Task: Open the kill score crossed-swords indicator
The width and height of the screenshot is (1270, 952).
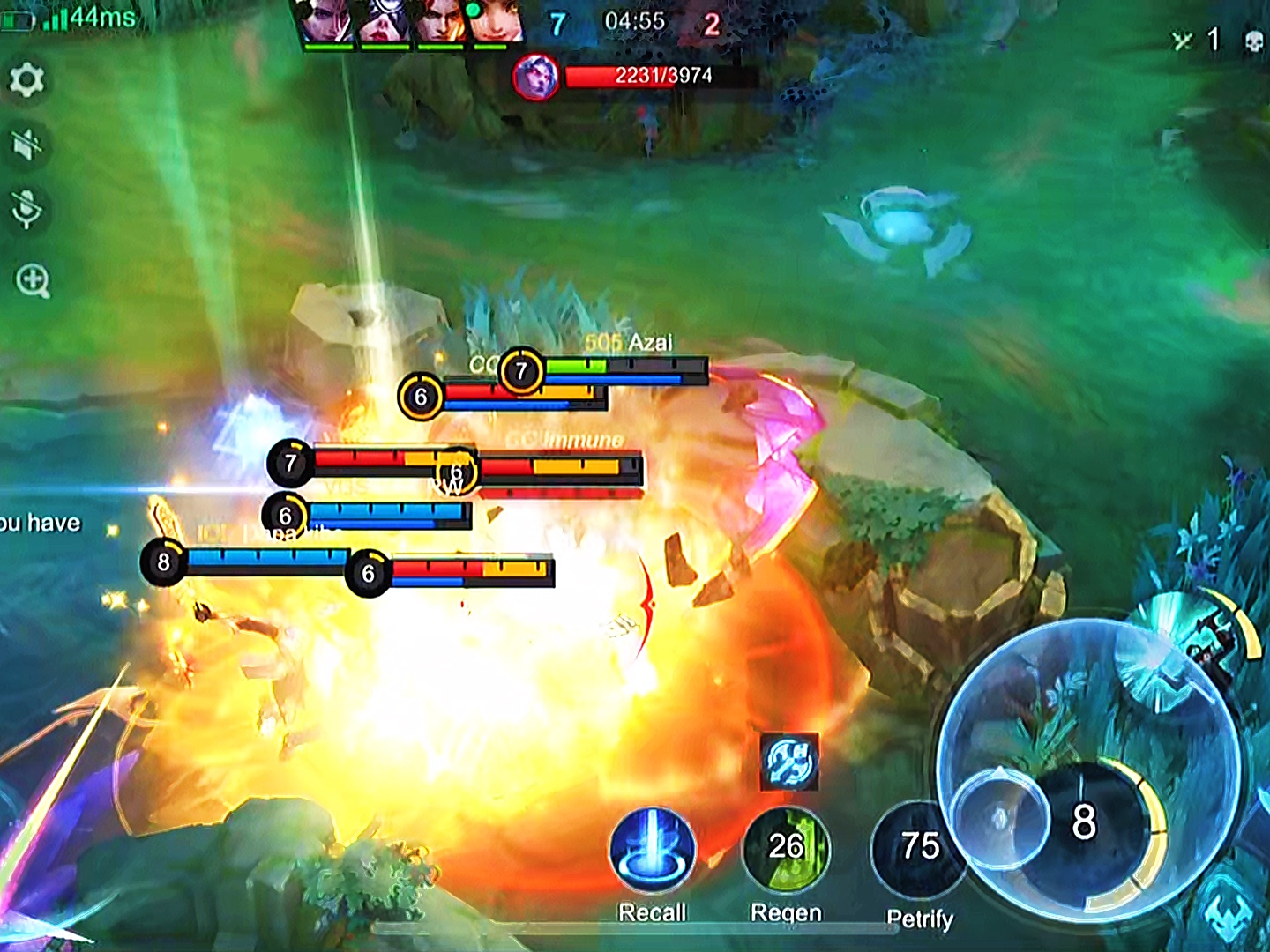Action: pos(1182,41)
